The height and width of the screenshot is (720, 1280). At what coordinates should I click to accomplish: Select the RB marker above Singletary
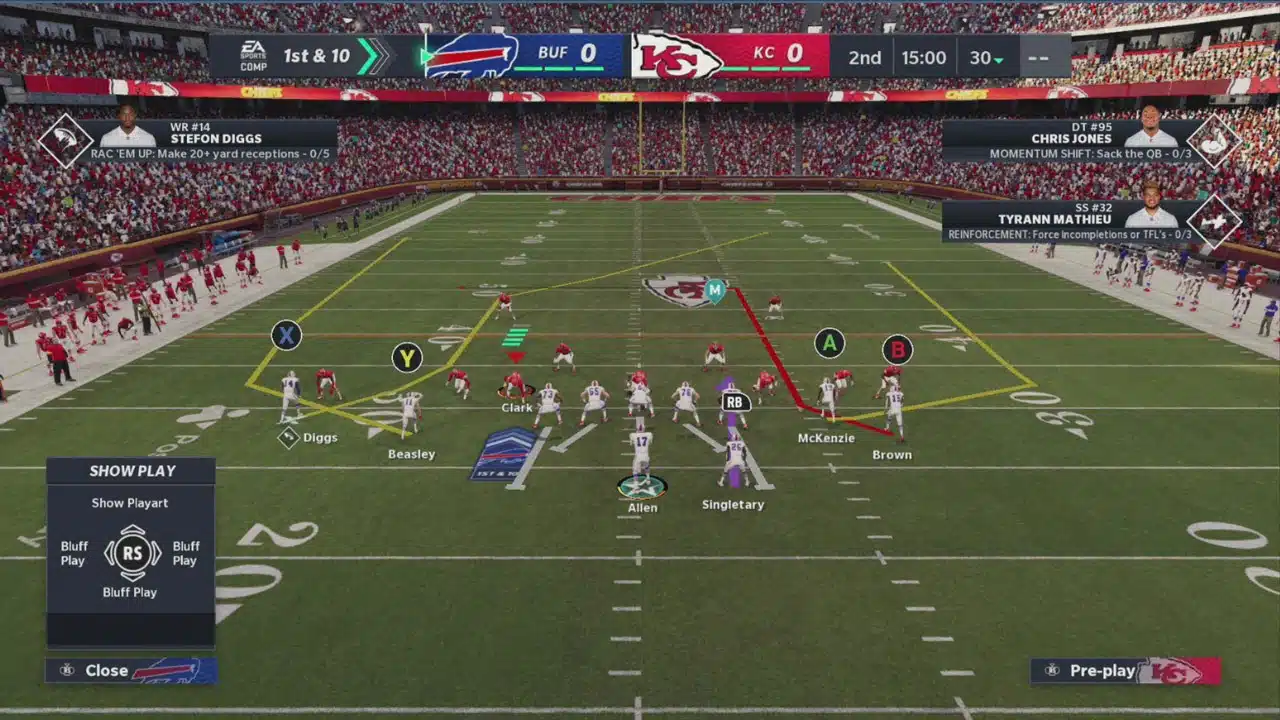pyautogui.click(x=735, y=402)
